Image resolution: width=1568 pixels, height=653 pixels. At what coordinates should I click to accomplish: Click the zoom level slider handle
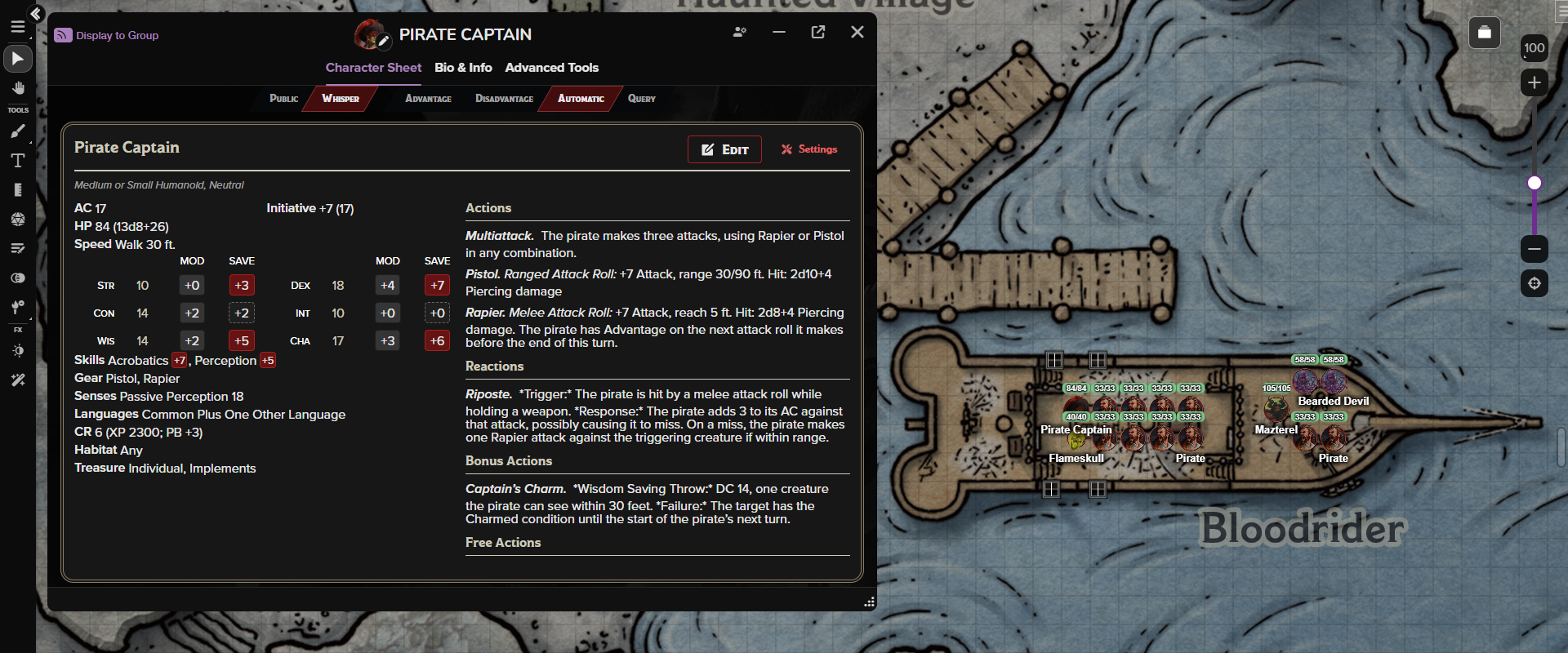click(1536, 183)
